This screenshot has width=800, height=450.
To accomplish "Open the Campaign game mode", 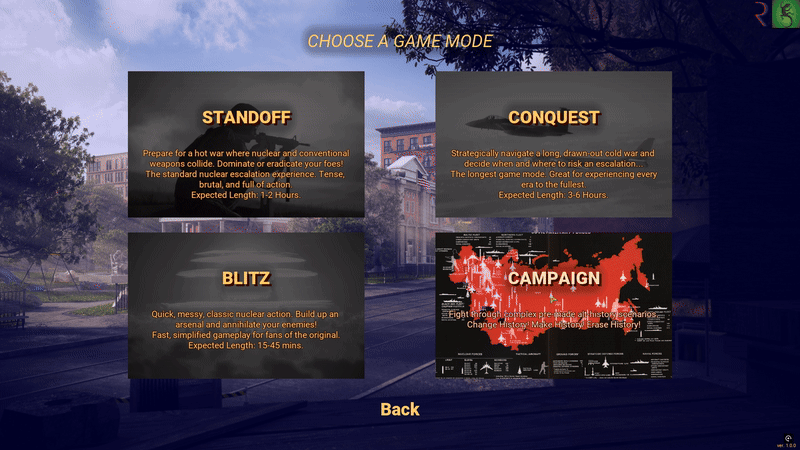I will click(x=553, y=305).
